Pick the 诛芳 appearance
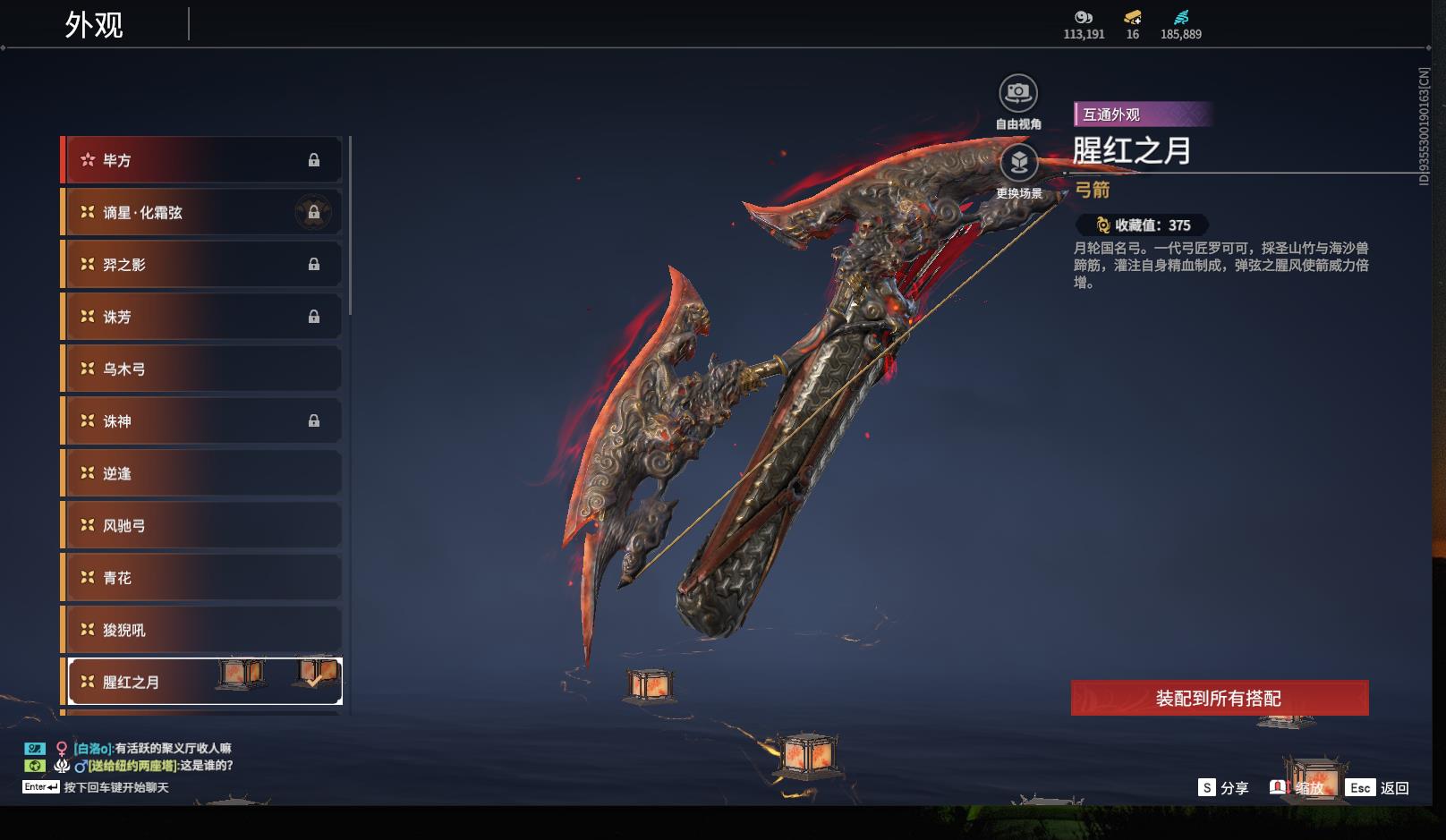 point(201,317)
